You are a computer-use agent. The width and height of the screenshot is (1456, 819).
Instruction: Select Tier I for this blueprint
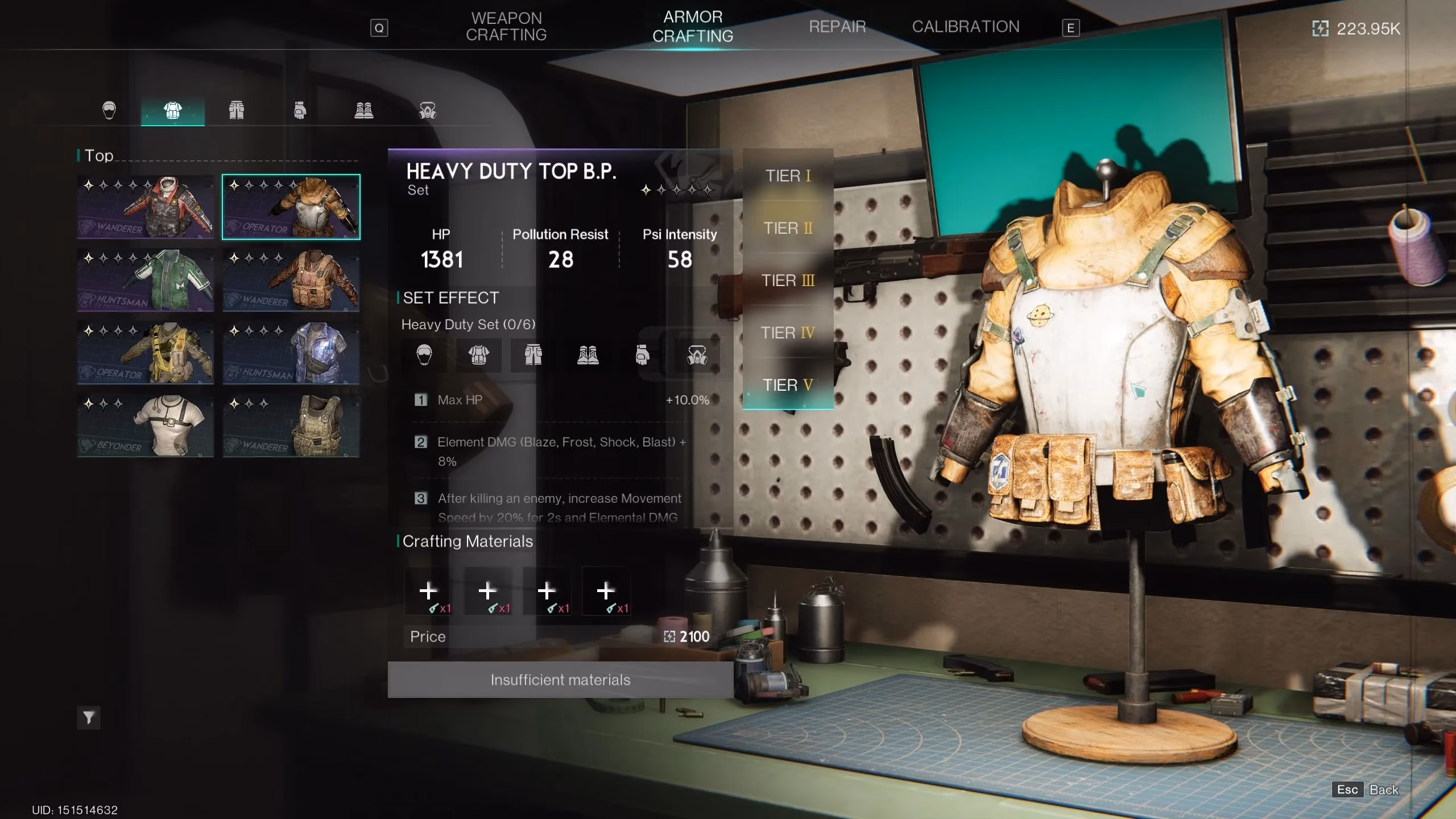coord(788,176)
